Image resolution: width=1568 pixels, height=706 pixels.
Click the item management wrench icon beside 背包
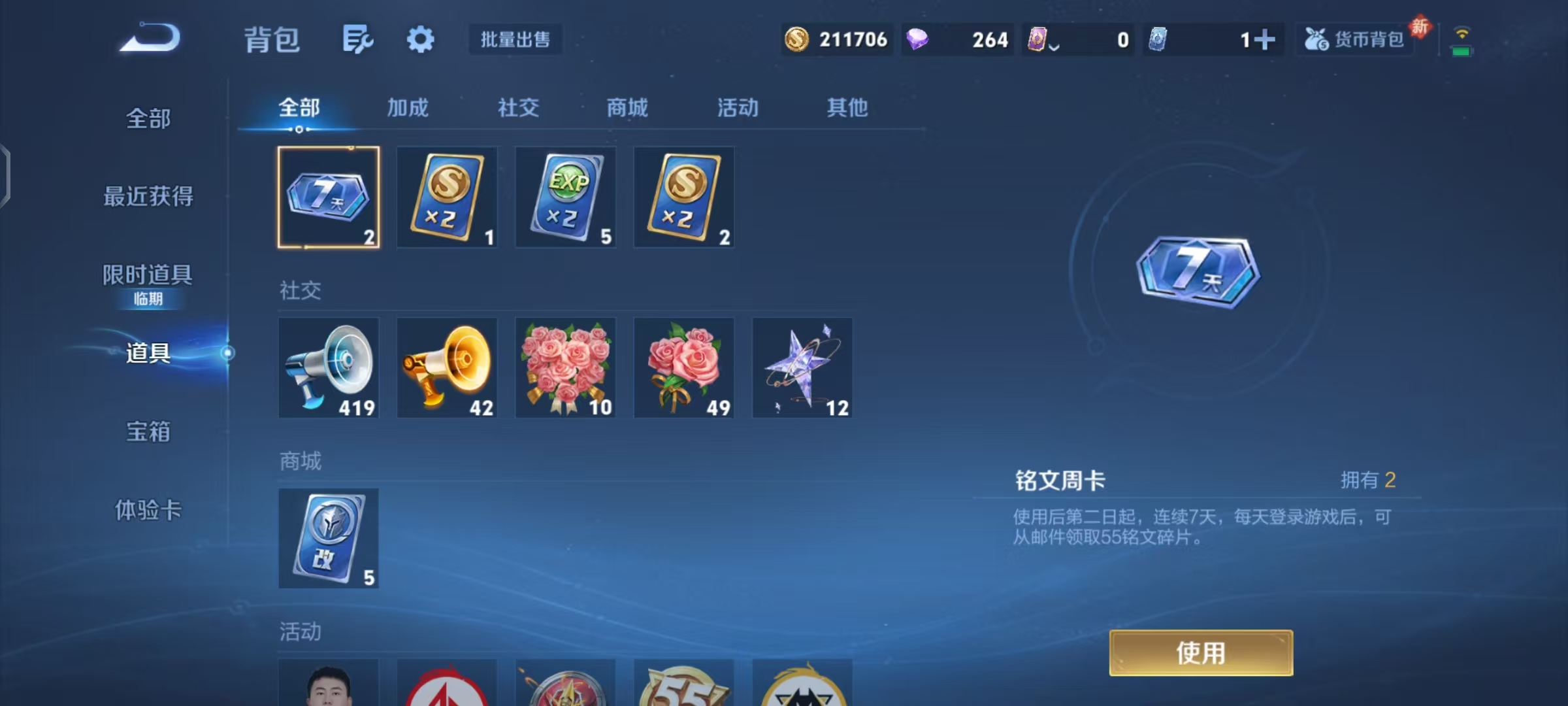(357, 39)
